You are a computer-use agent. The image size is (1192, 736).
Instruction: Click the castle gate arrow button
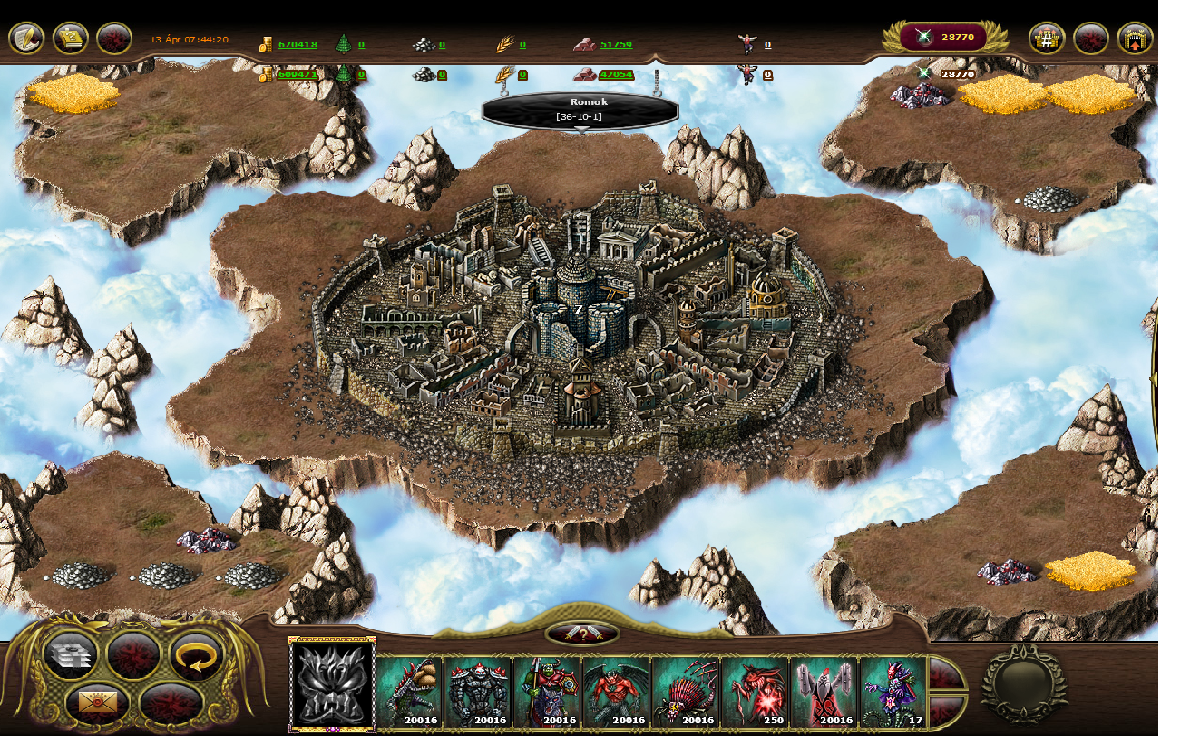1135,39
